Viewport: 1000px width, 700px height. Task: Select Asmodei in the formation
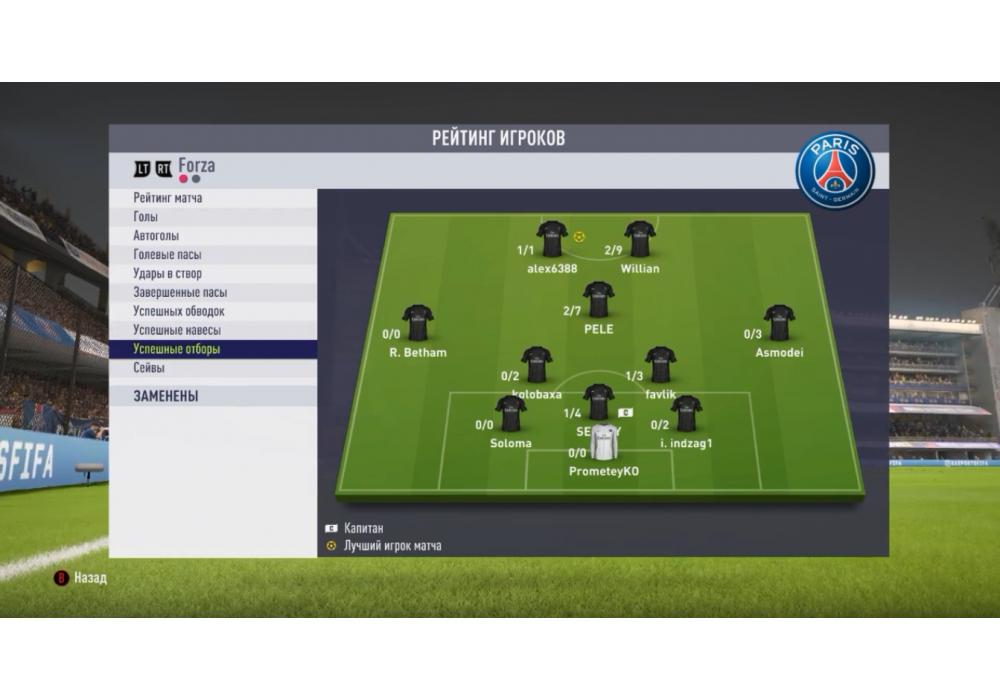(x=779, y=324)
